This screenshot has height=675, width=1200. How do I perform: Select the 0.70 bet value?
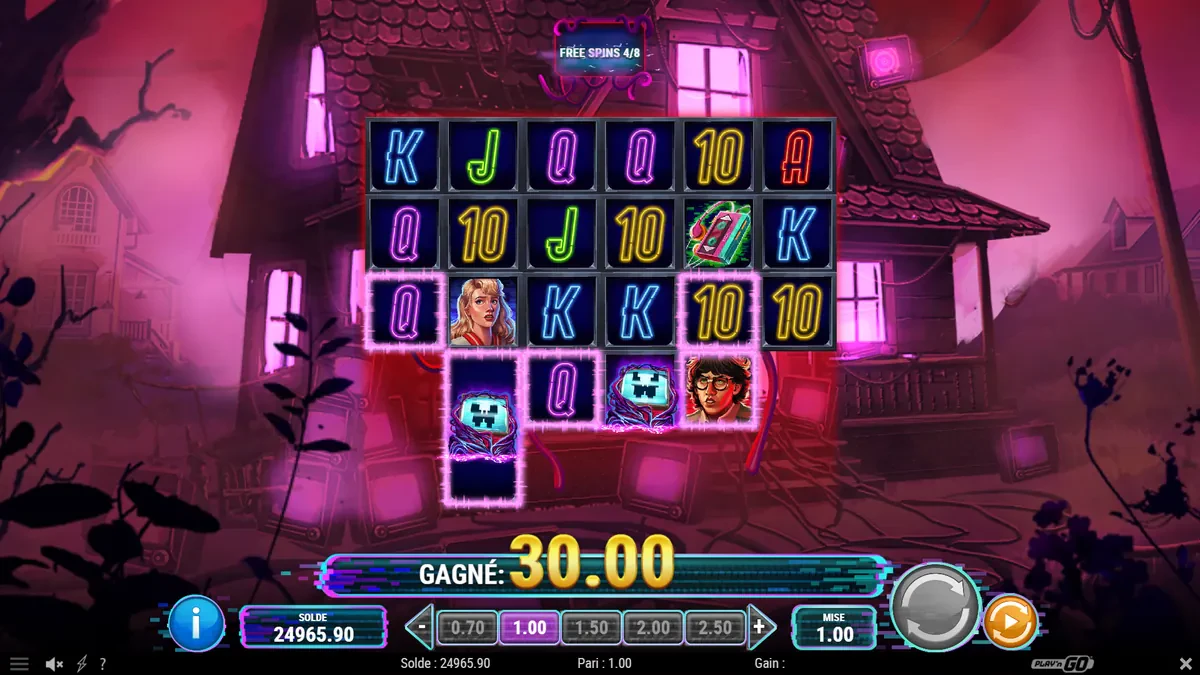(x=468, y=628)
